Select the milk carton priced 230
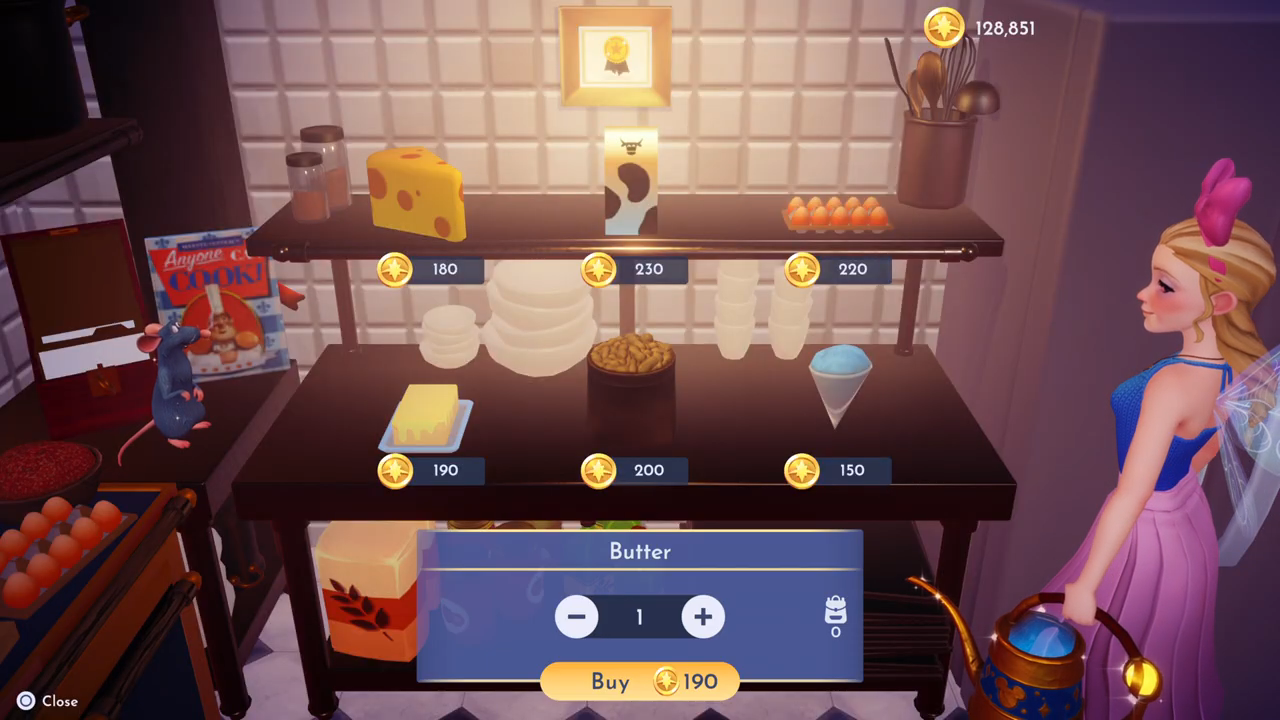 tap(630, 183)
